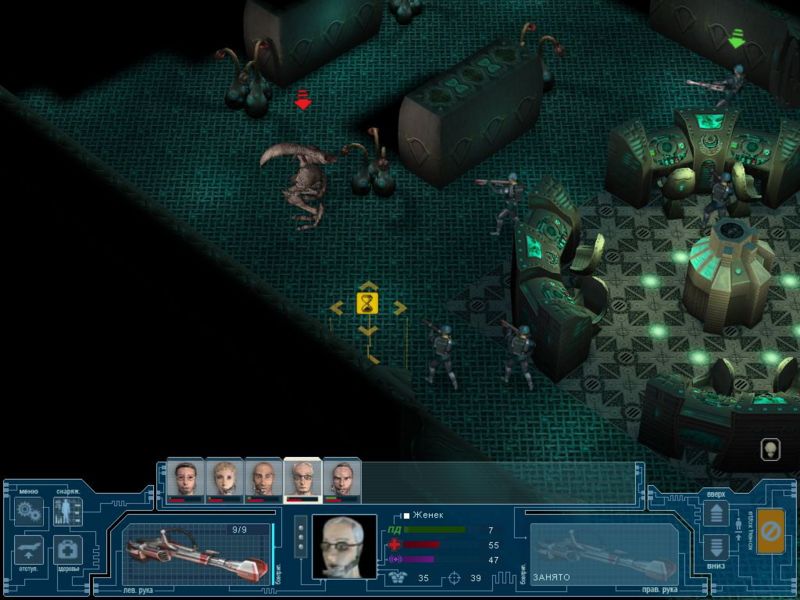Pick the fifth squad member portrait

(x=341, y=479)
